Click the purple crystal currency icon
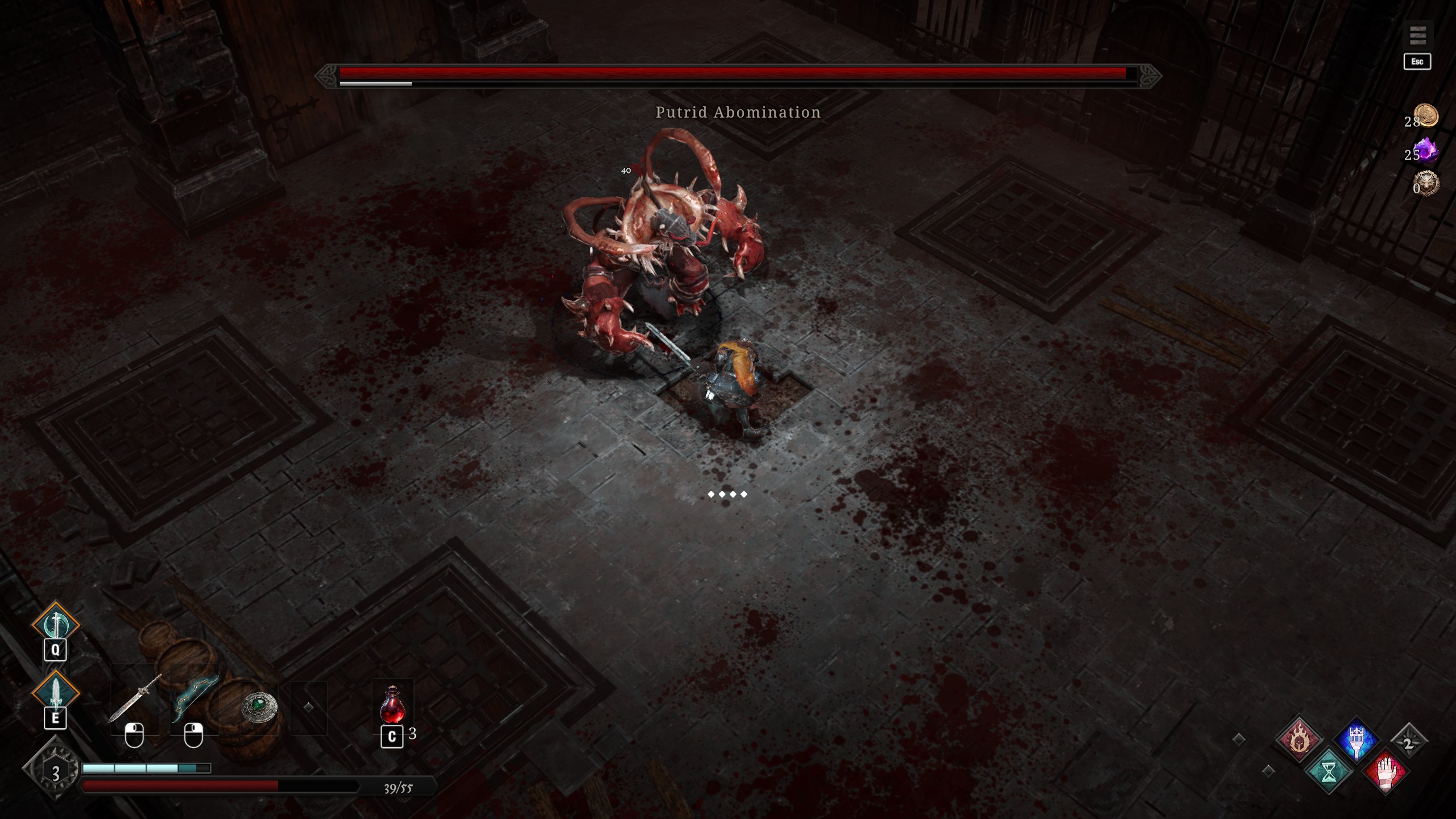This screenshot has height=819, width=1456. tap(1426, 150)
